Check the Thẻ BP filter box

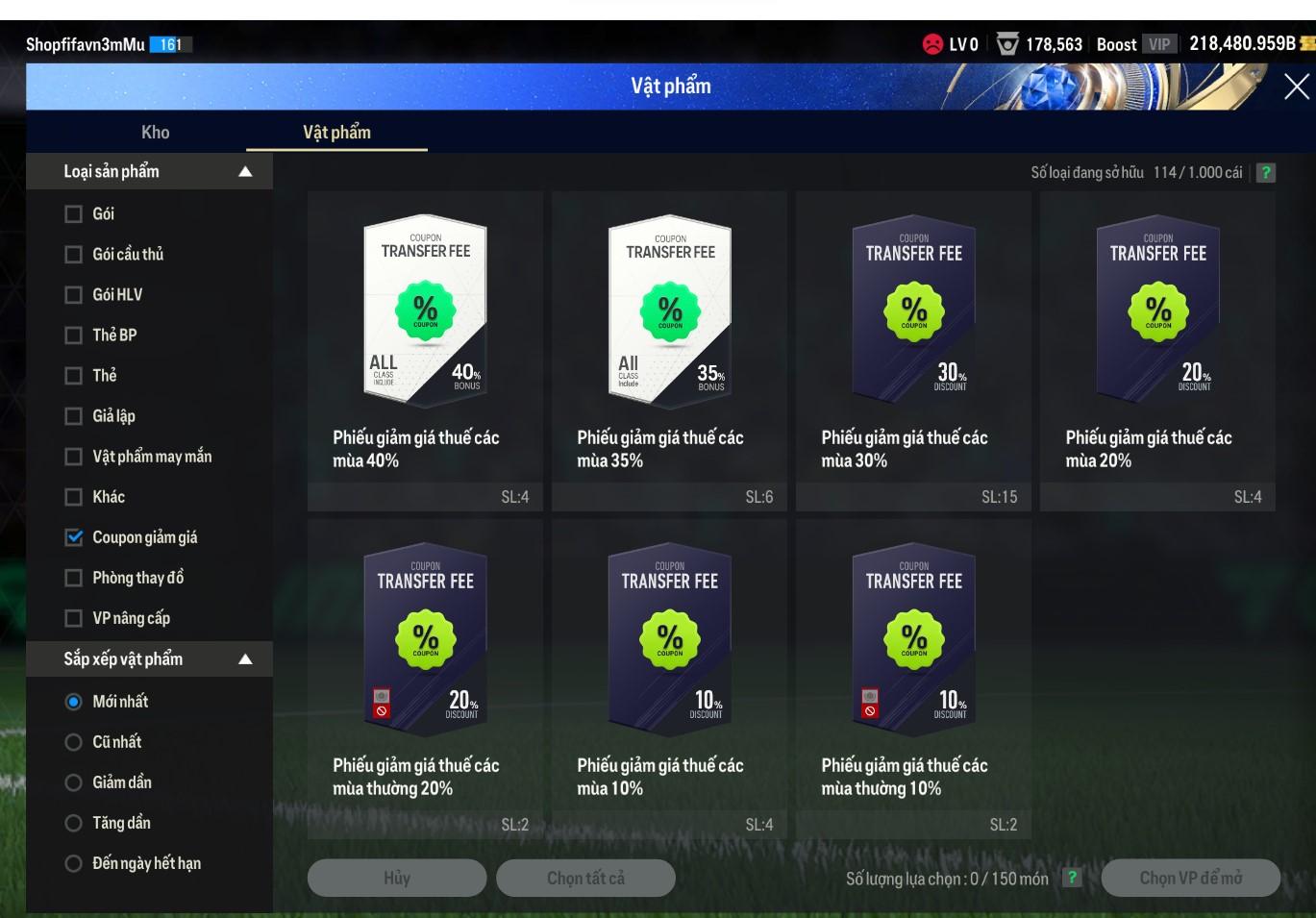point(73,335)
